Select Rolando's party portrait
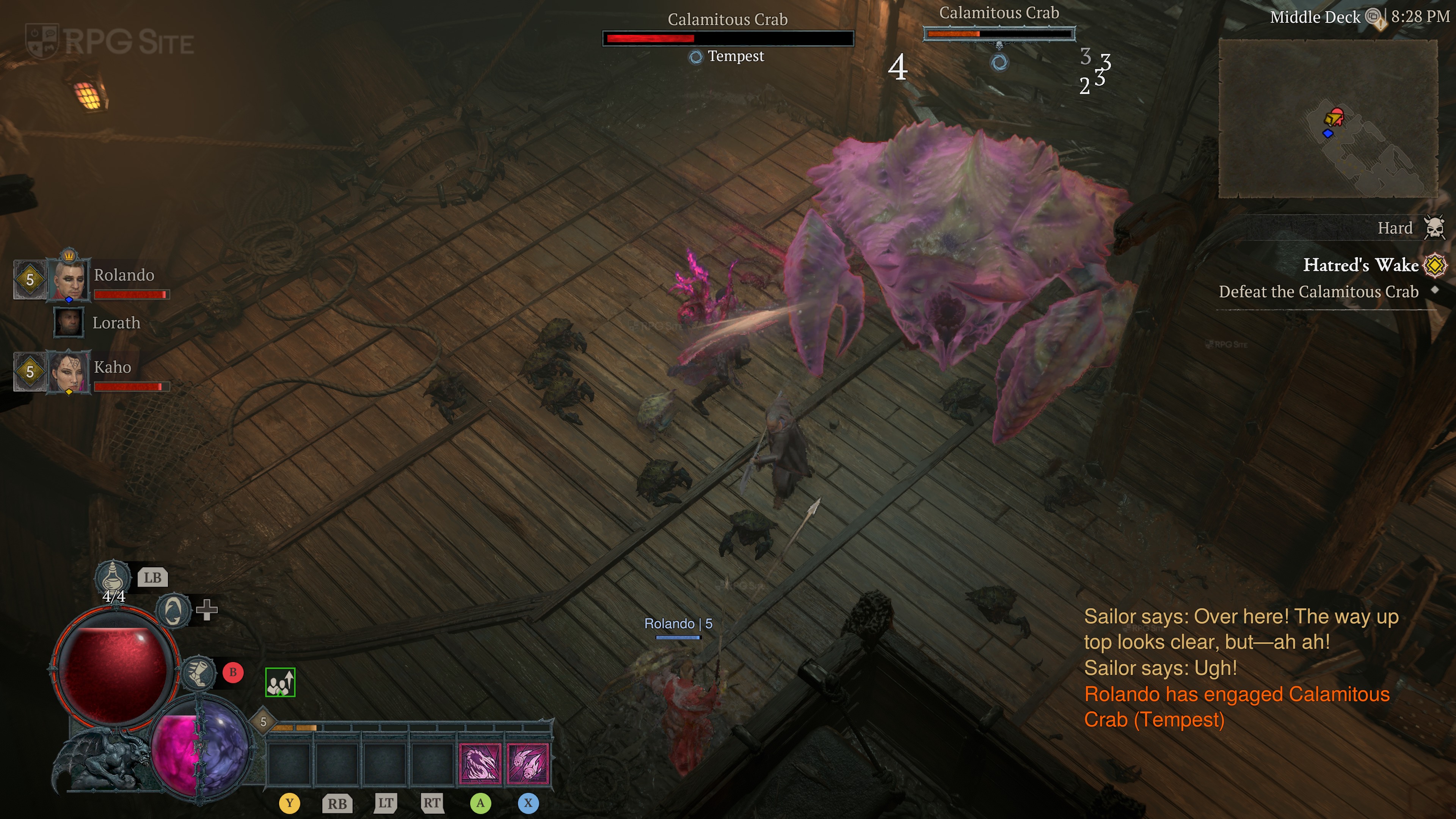The image size is (1456, 819). click(x=69, y=279)
